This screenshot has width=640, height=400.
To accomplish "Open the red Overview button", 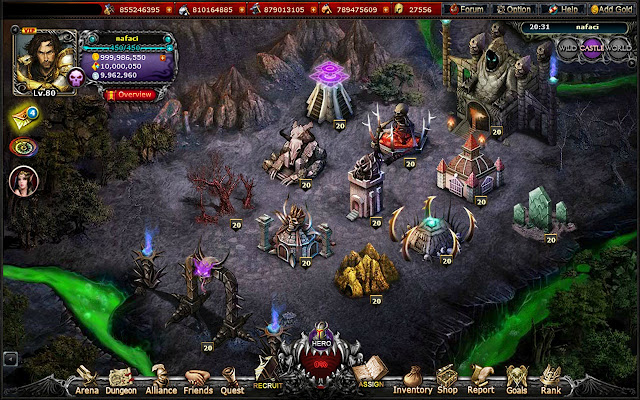I will click(128, 94).
